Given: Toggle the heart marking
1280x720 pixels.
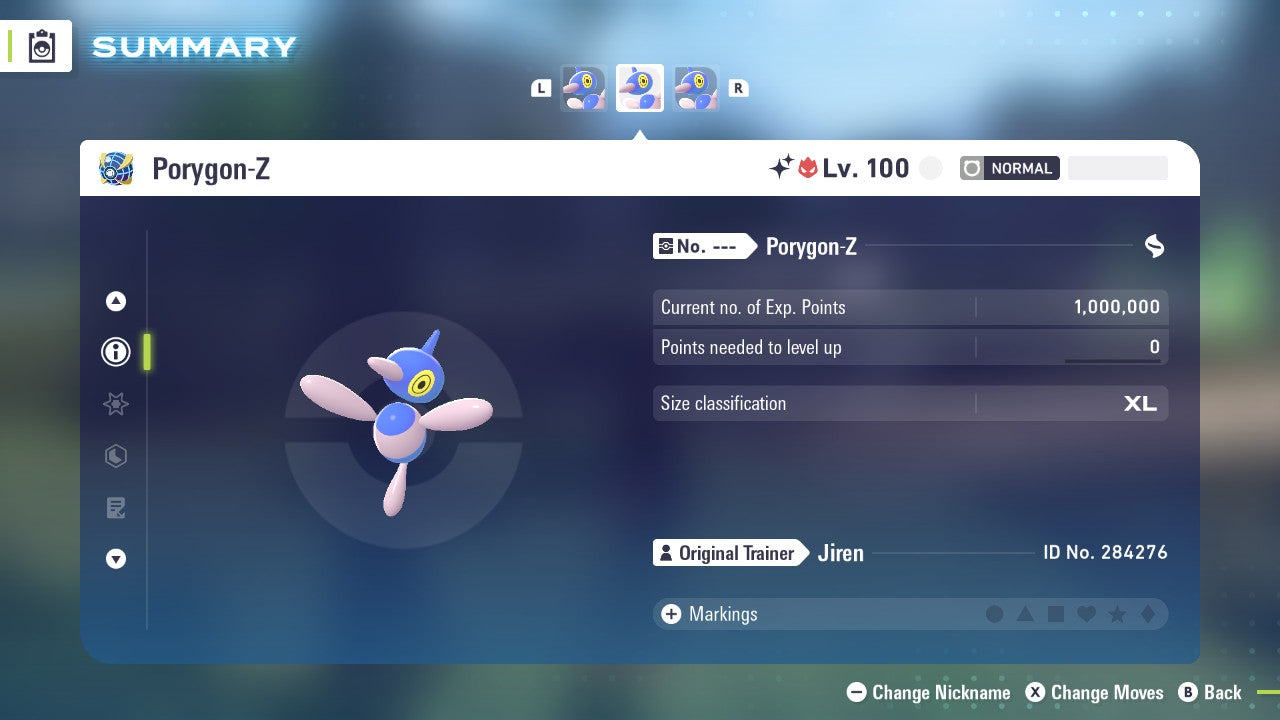Looking at the screenshot, I should (x=1086, y=614).
